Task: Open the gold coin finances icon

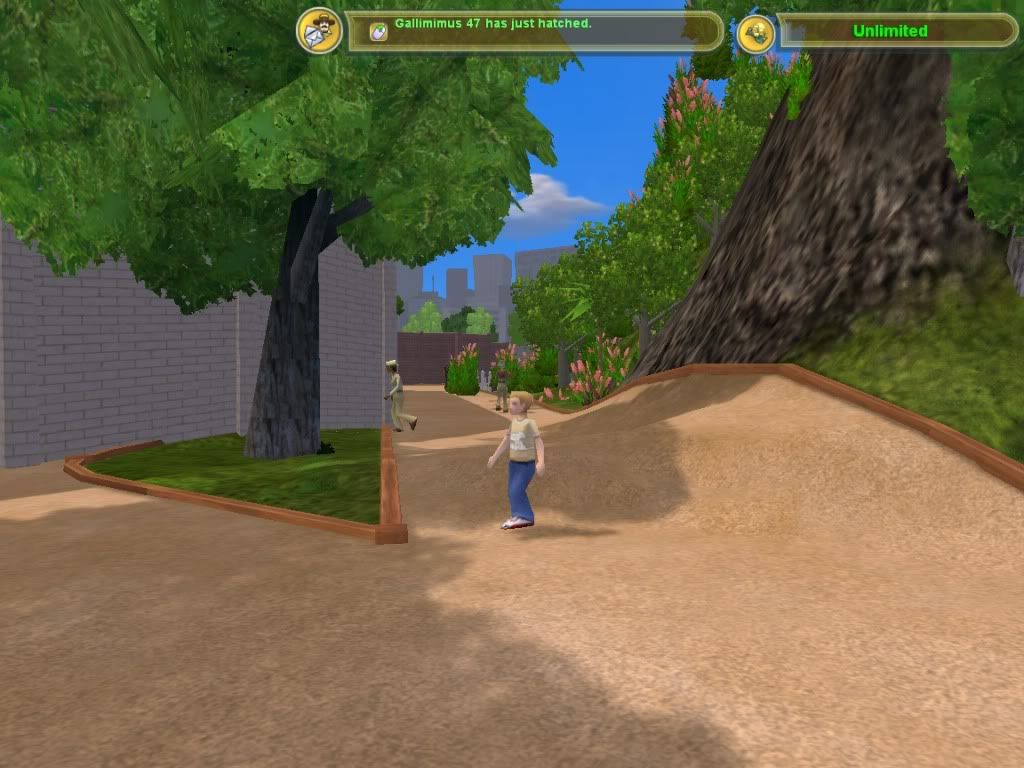Action: [x=756, y=33]
